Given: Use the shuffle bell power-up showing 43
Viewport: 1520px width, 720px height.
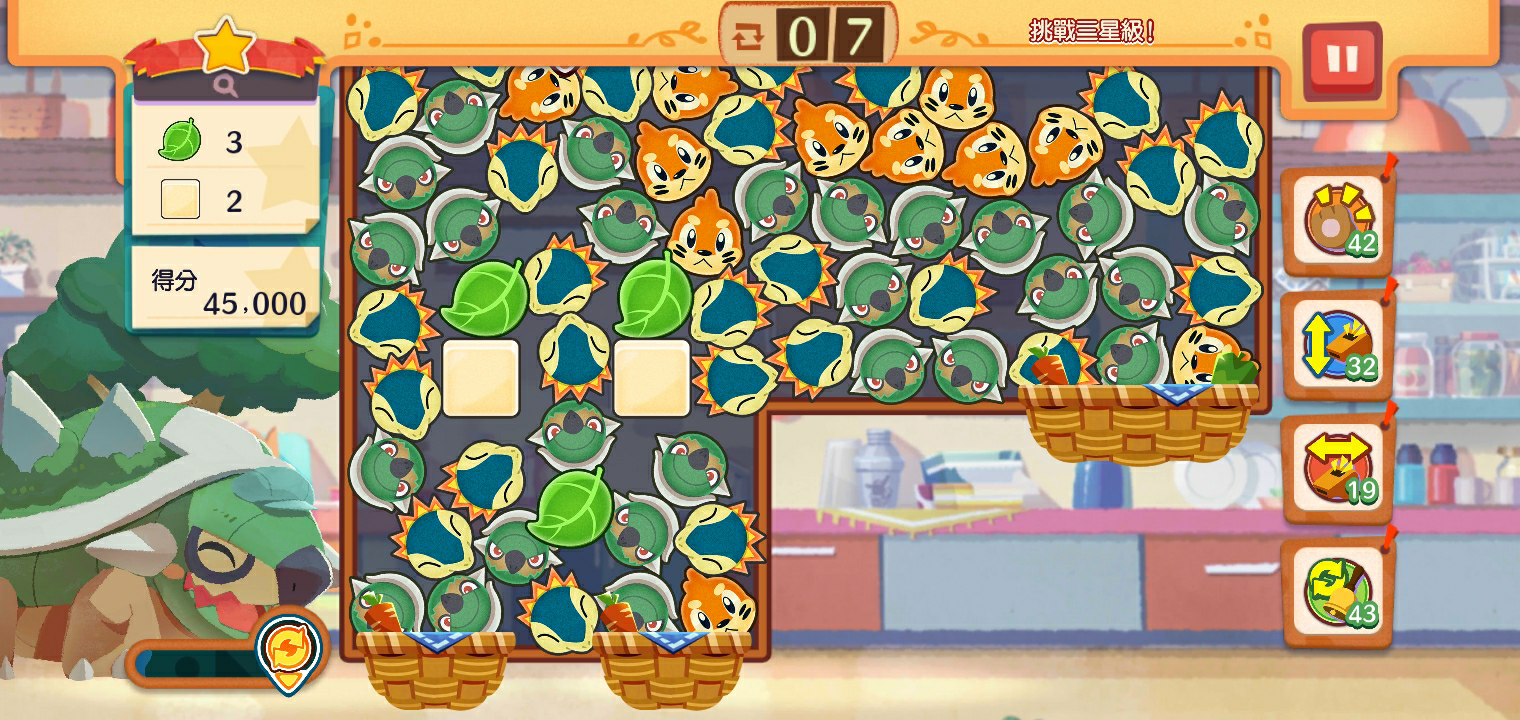Looking at the screenshot, I should (x=1338, y=593).
